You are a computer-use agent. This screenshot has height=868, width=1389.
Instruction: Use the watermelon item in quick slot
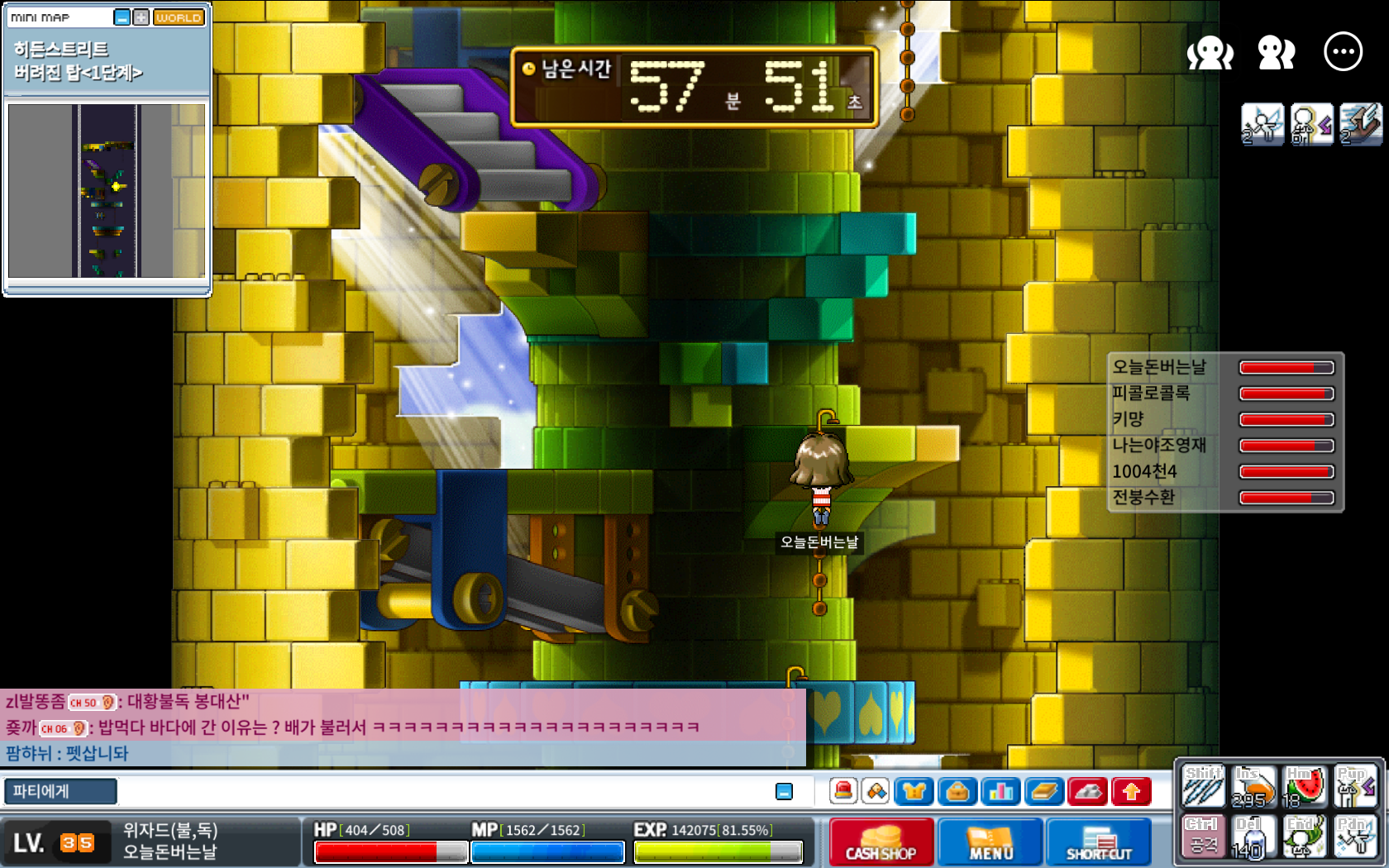tap(1304, 786)
